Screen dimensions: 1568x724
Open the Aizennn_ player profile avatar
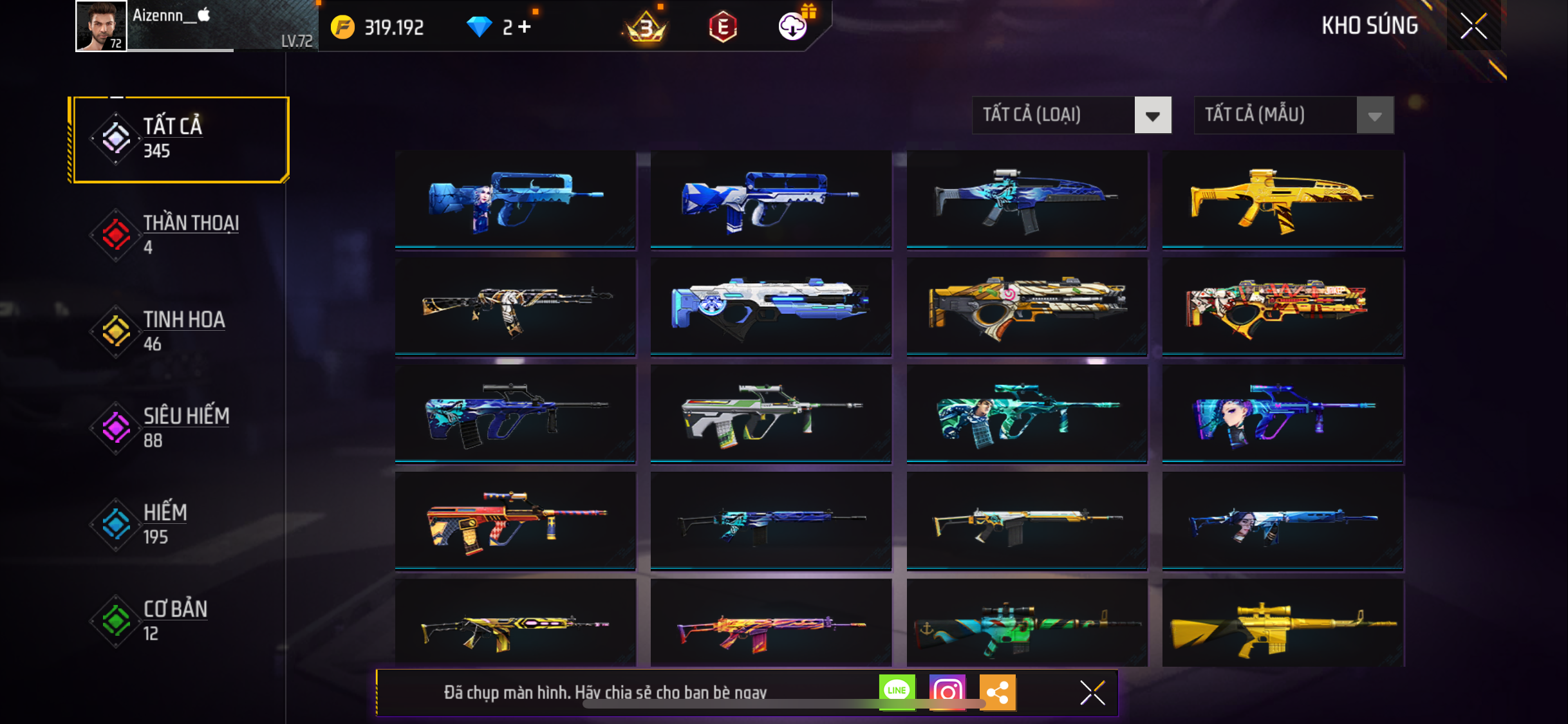(101, 26)
